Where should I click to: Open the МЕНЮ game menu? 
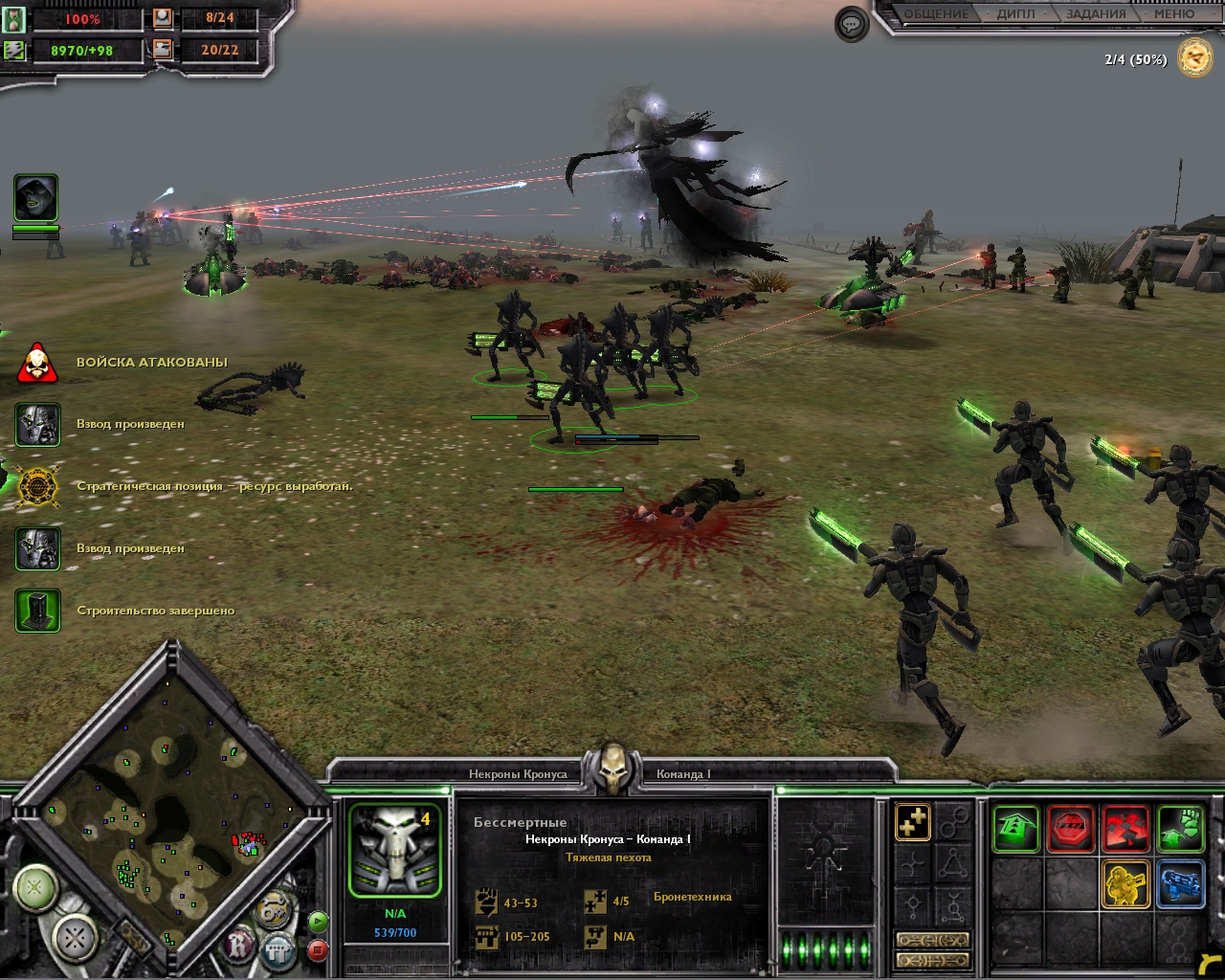[x=1173, y=14]
